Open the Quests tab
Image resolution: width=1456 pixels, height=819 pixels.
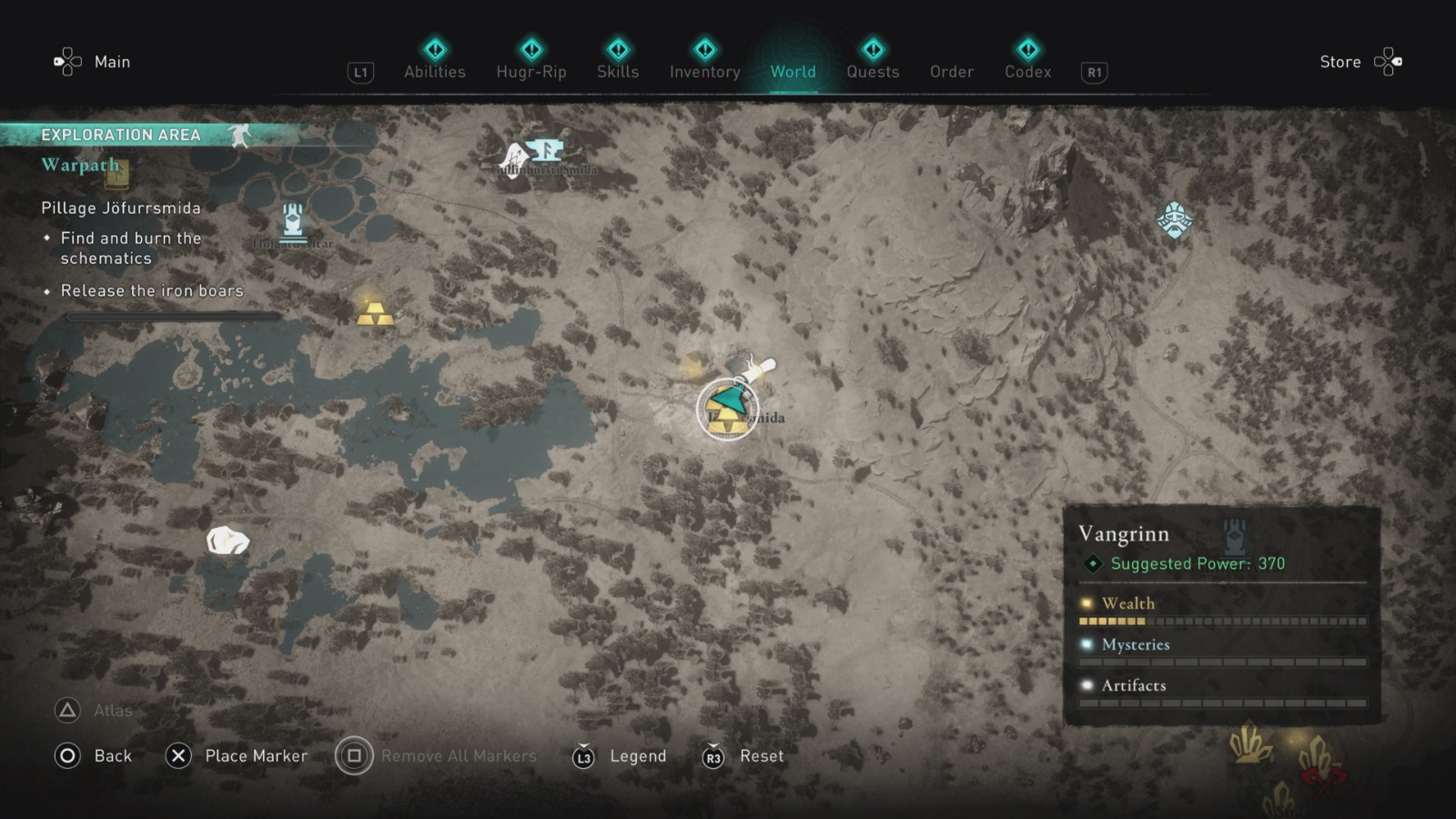[x=873, y=72]
